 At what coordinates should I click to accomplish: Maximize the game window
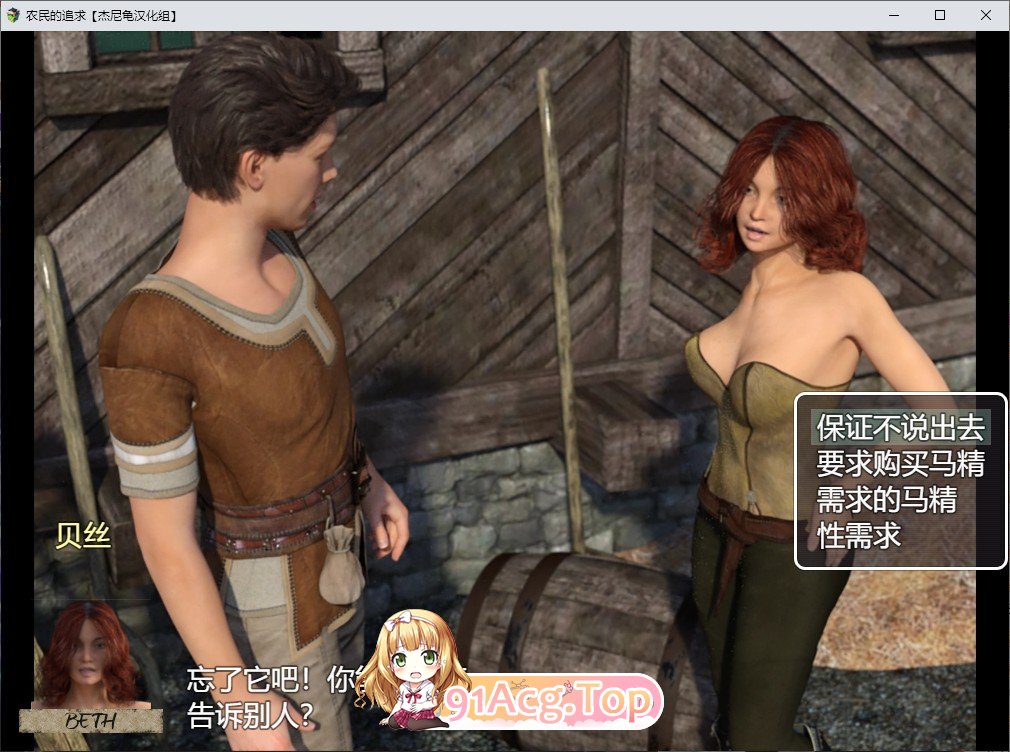(940, 15)
